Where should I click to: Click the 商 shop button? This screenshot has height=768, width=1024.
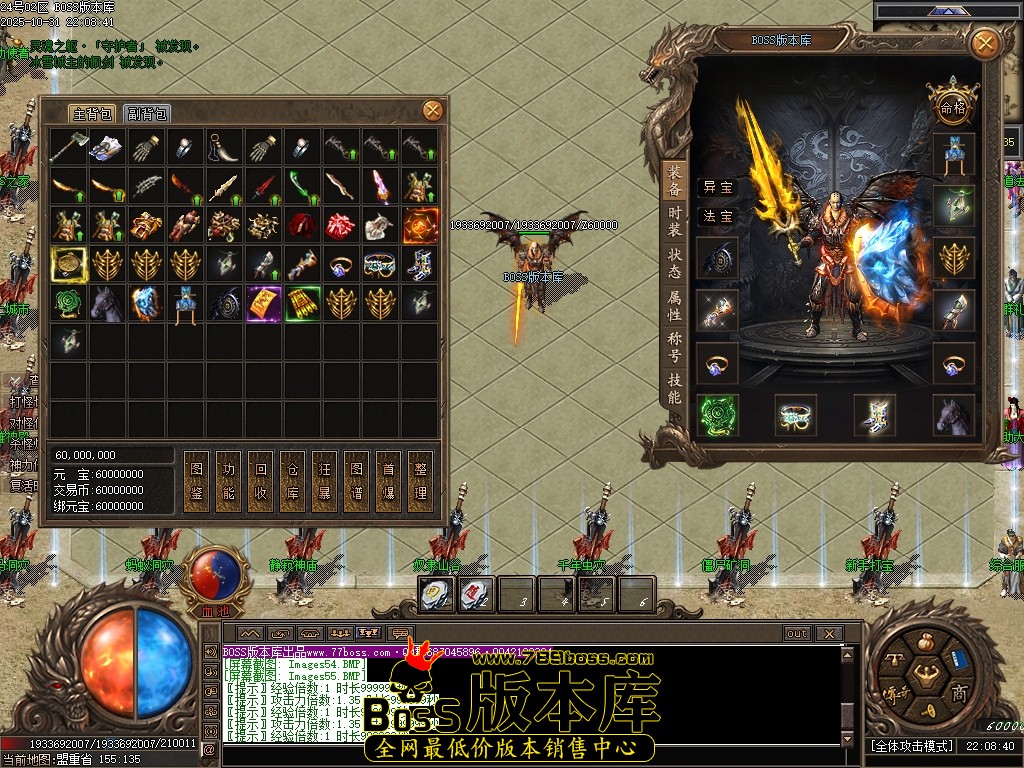tap(958, 693)
